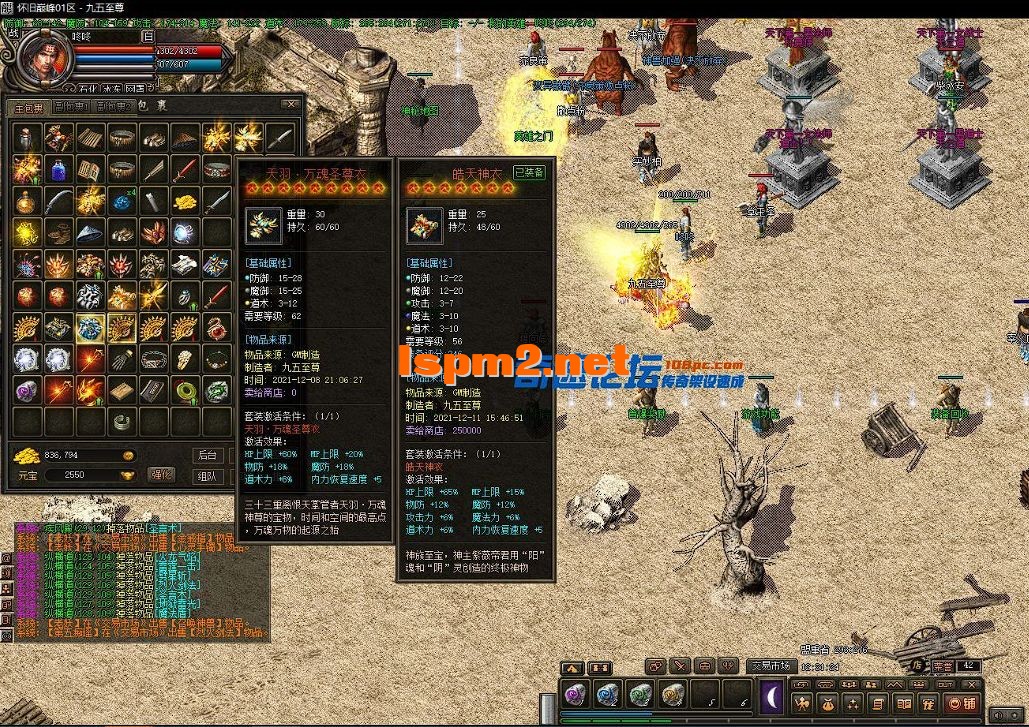
Task: Click the crescent moon icon on the hotbar
Action: pos(773,696)
